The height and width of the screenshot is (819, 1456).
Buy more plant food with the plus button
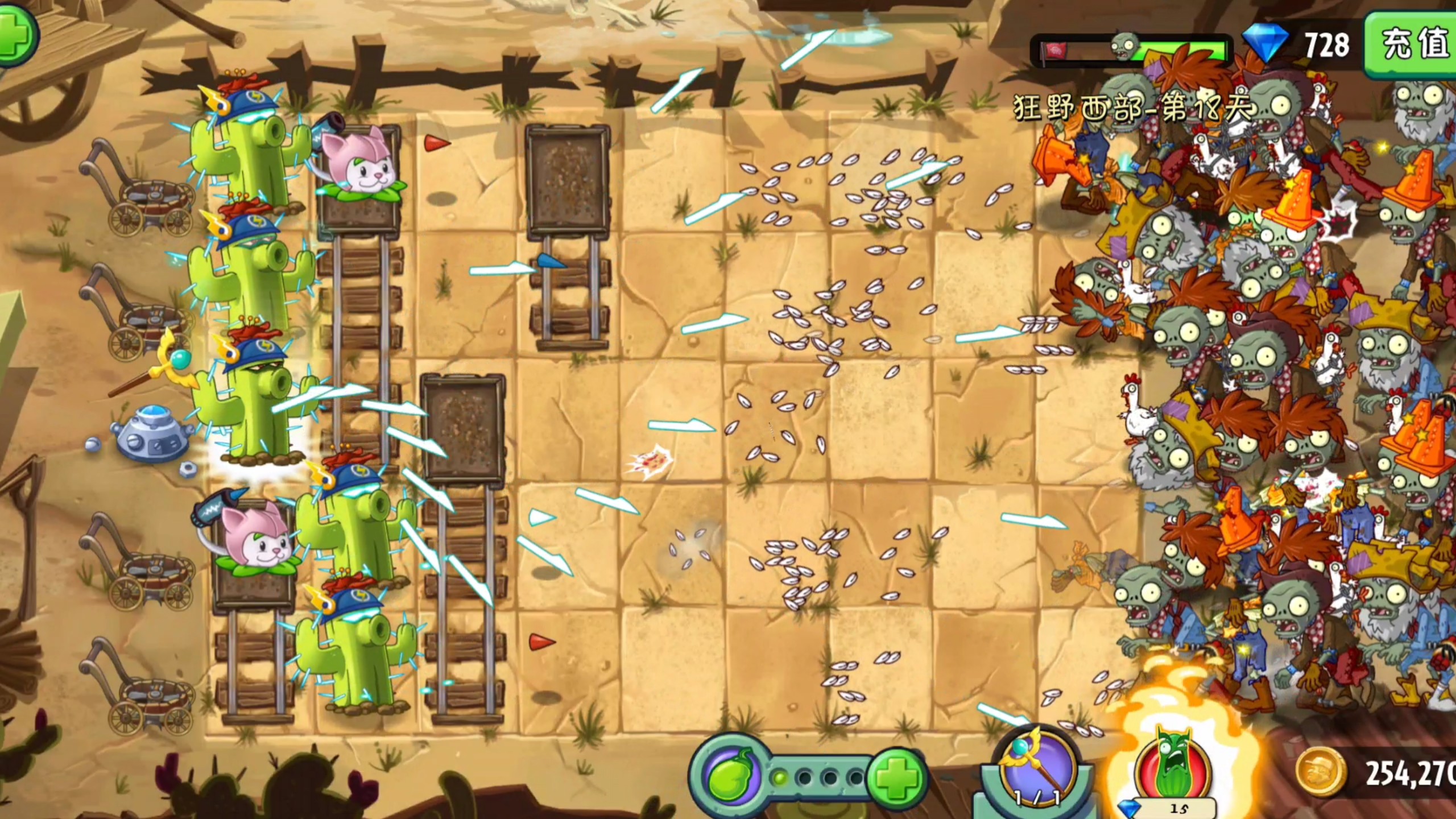(x=896, y=777)
